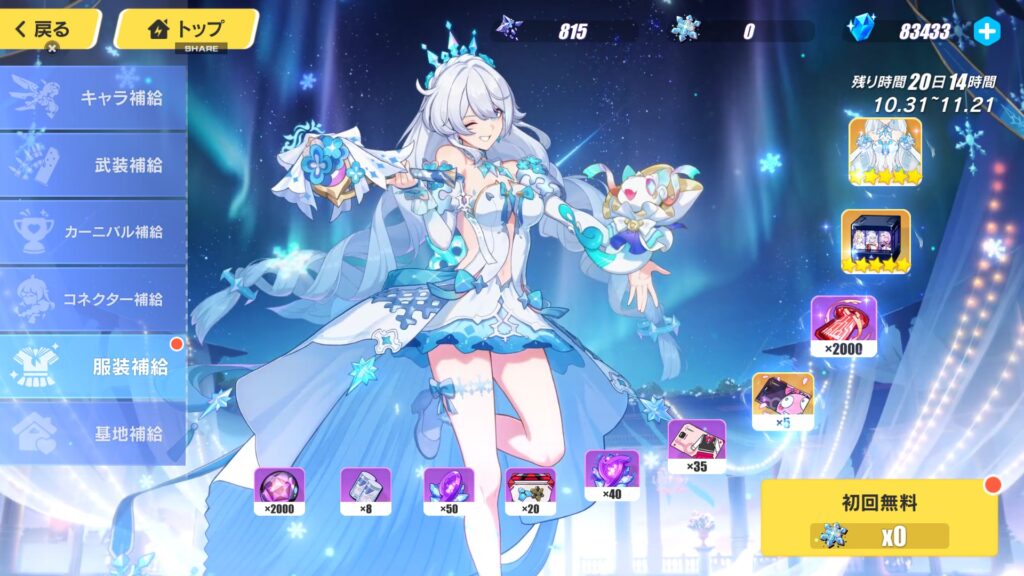Inspect the purple crystal ×50 reward
Image resolution: width=1024 pixels, height=576 pixels.
pos(448,492)
